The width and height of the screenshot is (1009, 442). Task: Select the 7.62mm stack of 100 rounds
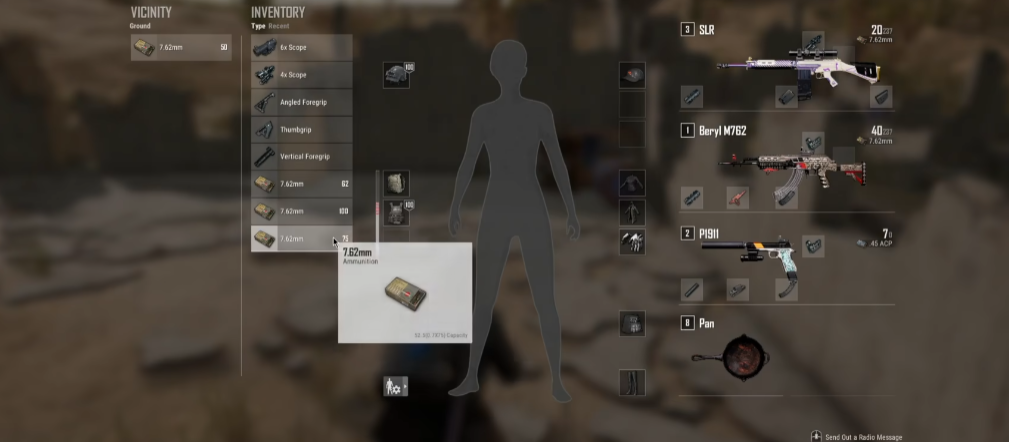(x=301, y=211)
